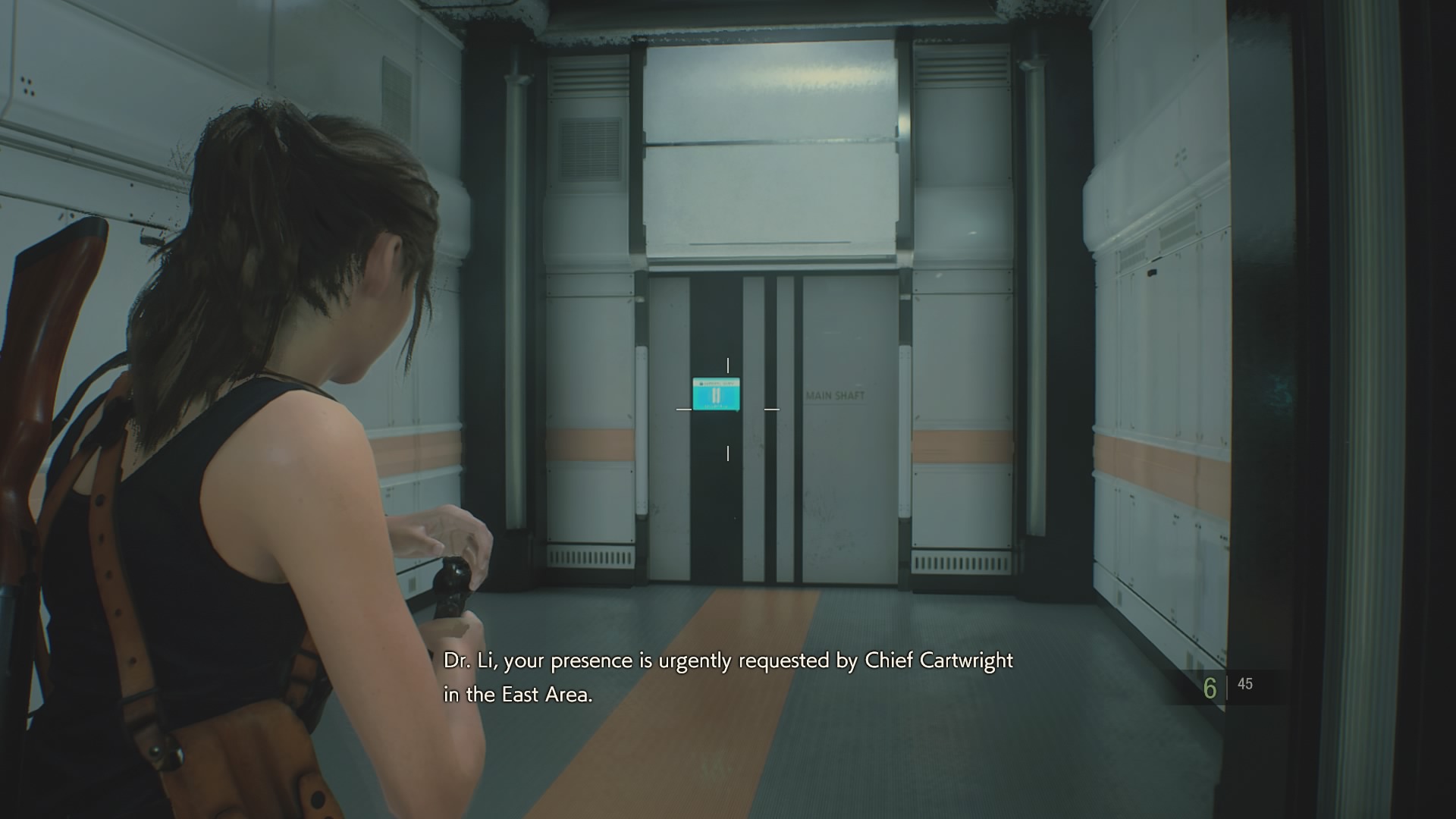The width and height of the screenshot is (1456, 819).
Task: Toggle the top crosshair tick mark
Action: pos(729,365)
